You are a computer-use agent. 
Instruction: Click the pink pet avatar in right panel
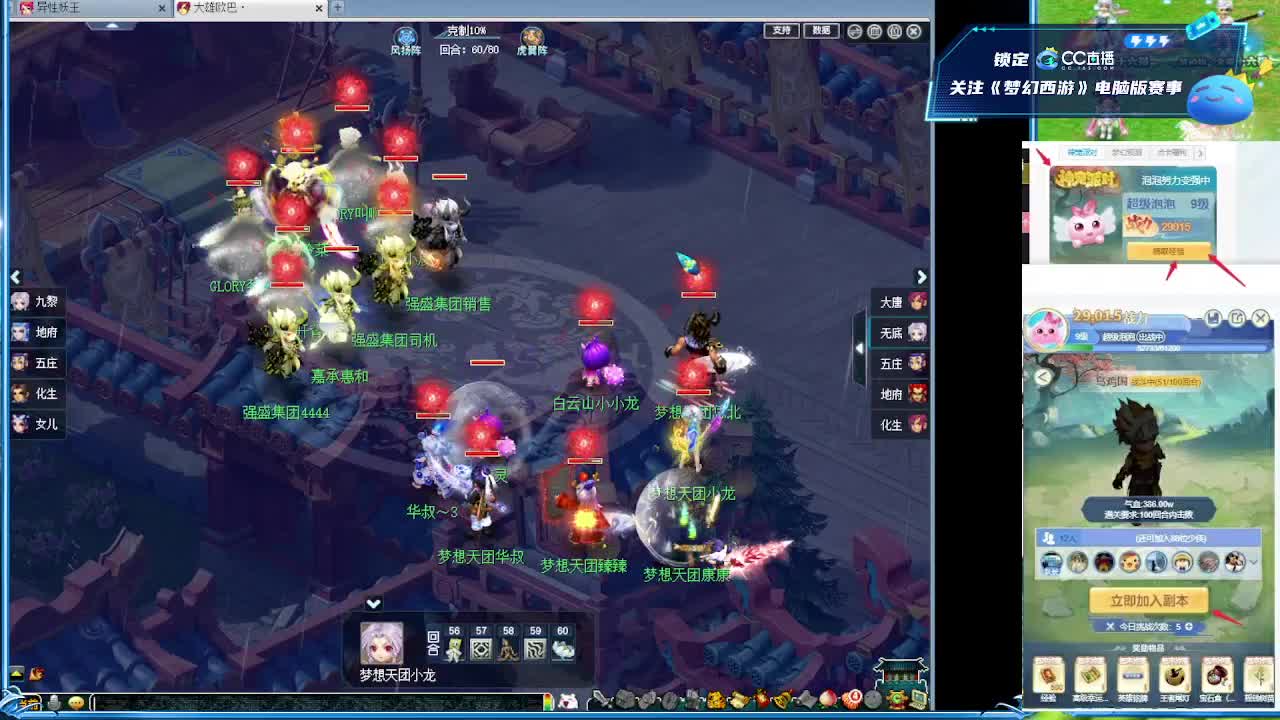tap(1047, 330)
